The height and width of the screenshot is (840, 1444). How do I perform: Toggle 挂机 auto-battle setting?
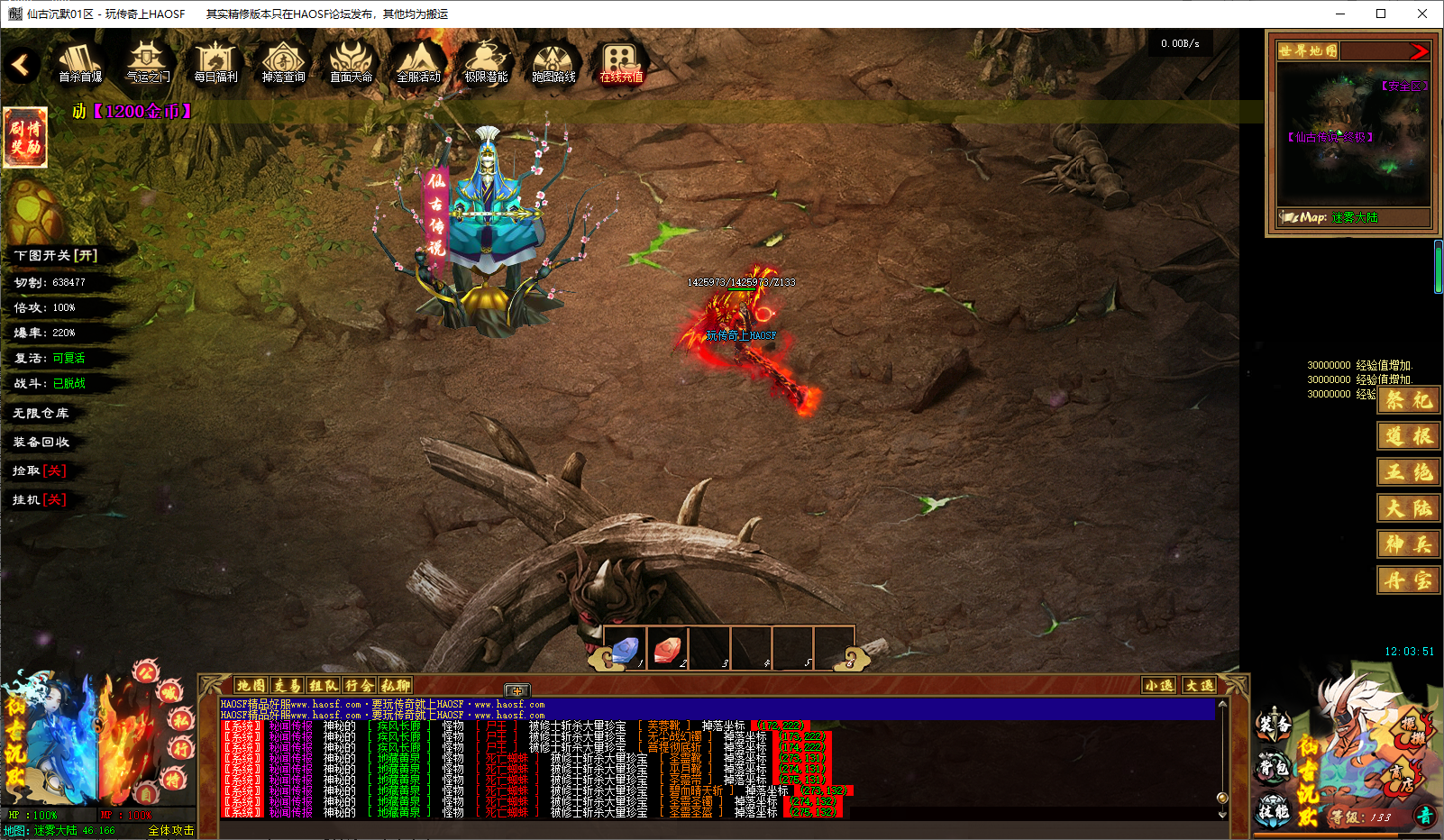tap(40, 499)
